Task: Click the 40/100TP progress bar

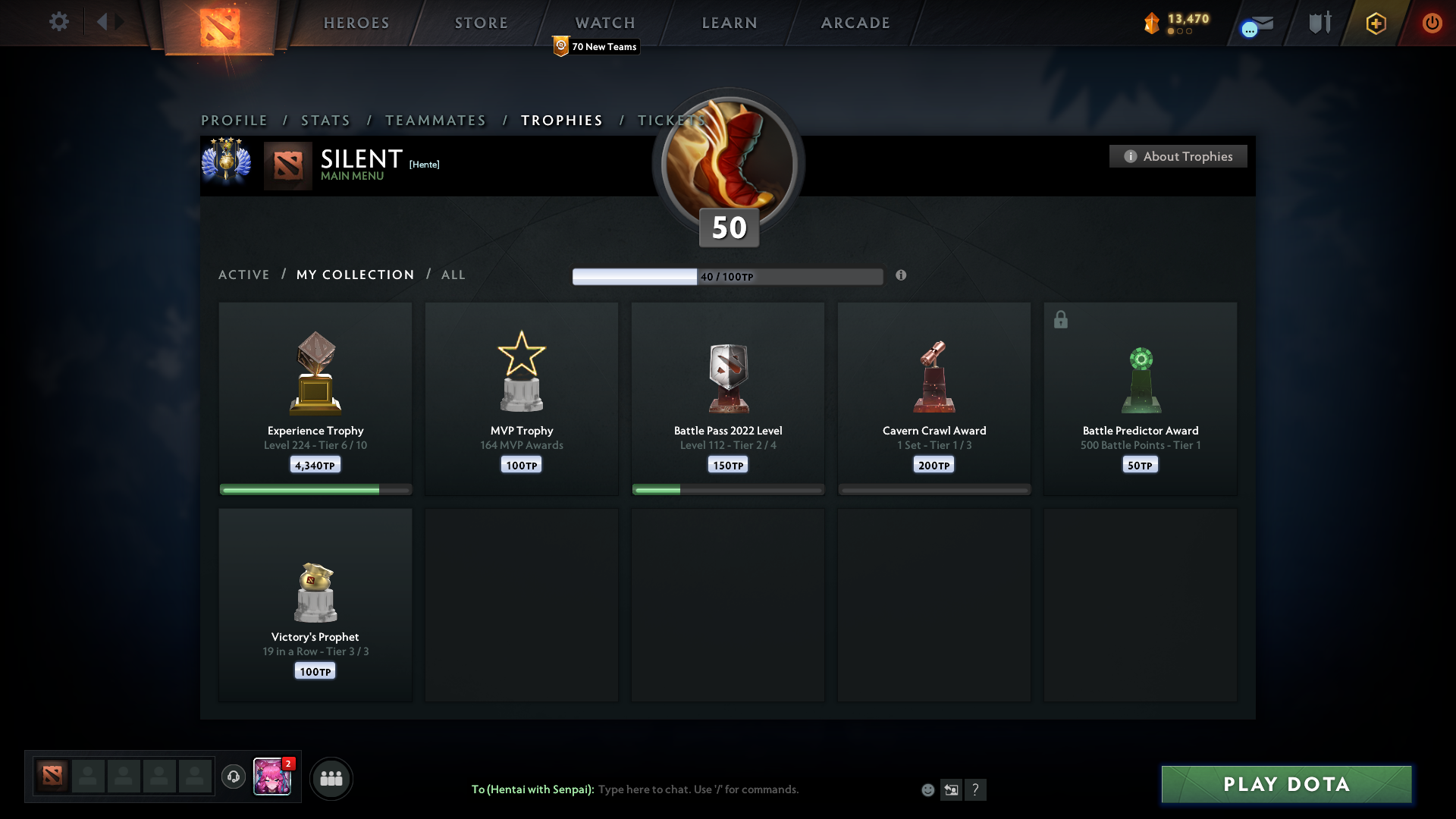Action: coord(728,276)
